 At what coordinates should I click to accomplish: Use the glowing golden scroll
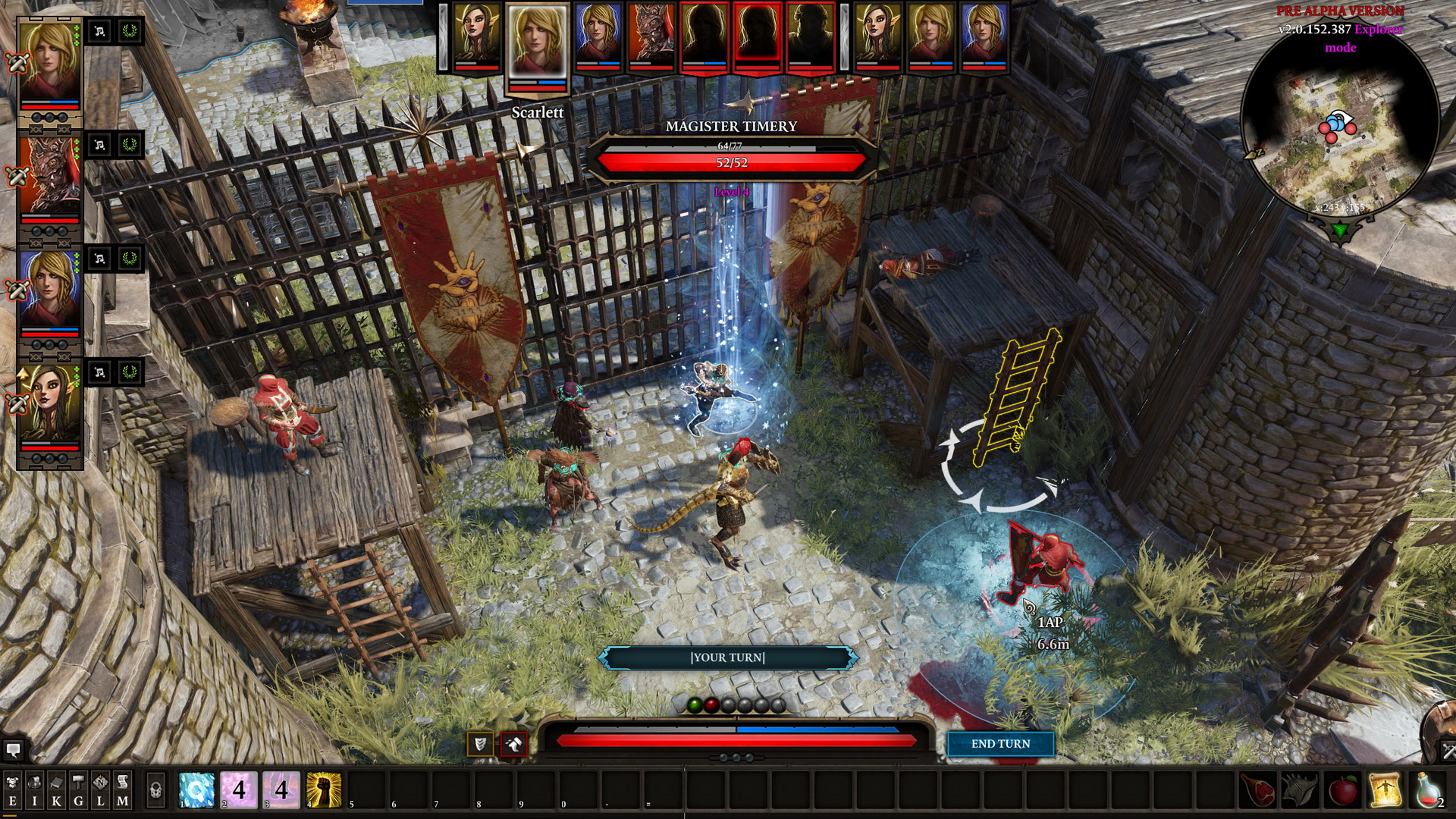[x=1385, y=789]
